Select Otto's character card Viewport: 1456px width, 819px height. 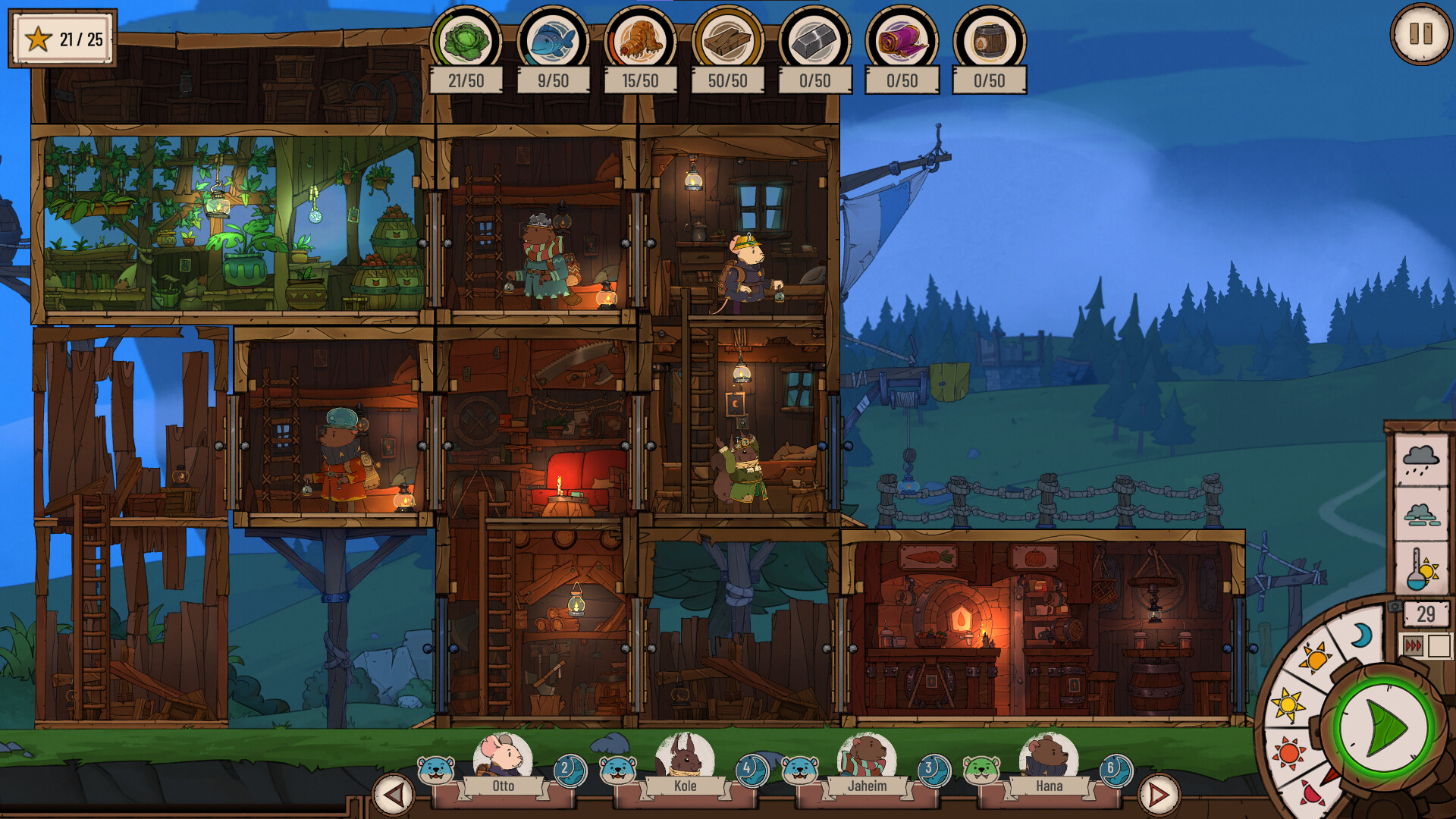pyautogui.click(x=503, y=764)
